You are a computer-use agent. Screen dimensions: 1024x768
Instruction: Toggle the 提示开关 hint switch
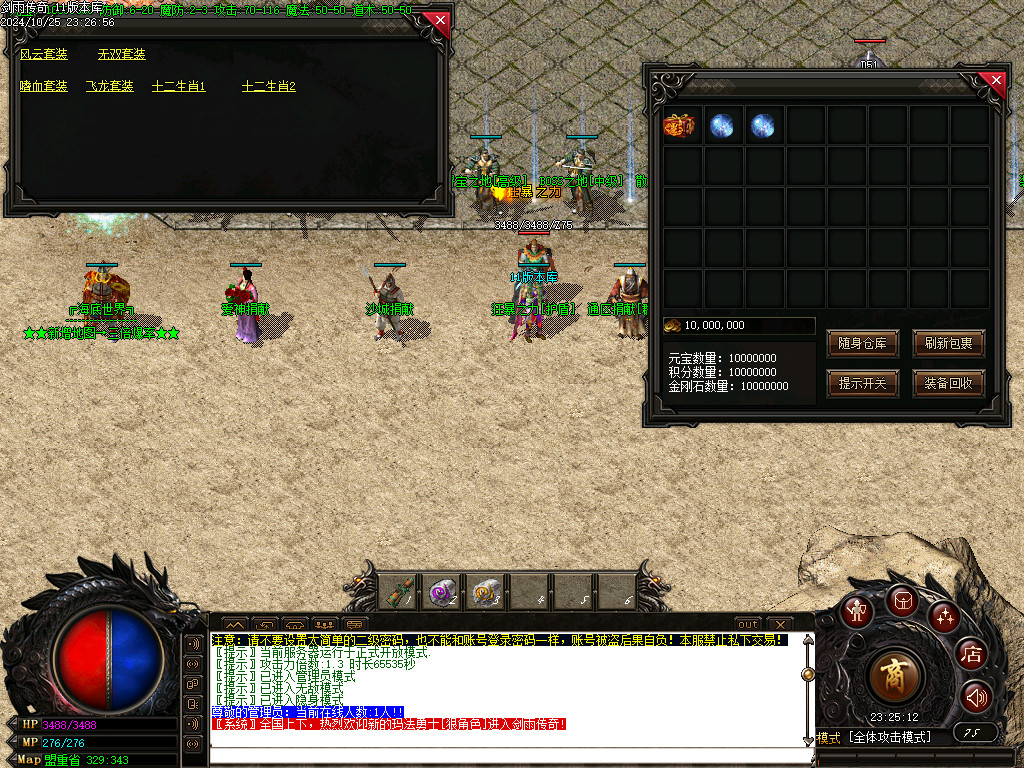(863, 384)
